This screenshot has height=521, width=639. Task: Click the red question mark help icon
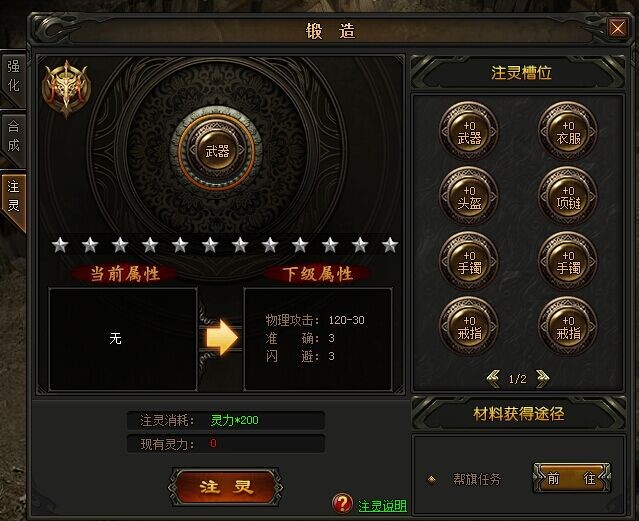click(343, 503)
